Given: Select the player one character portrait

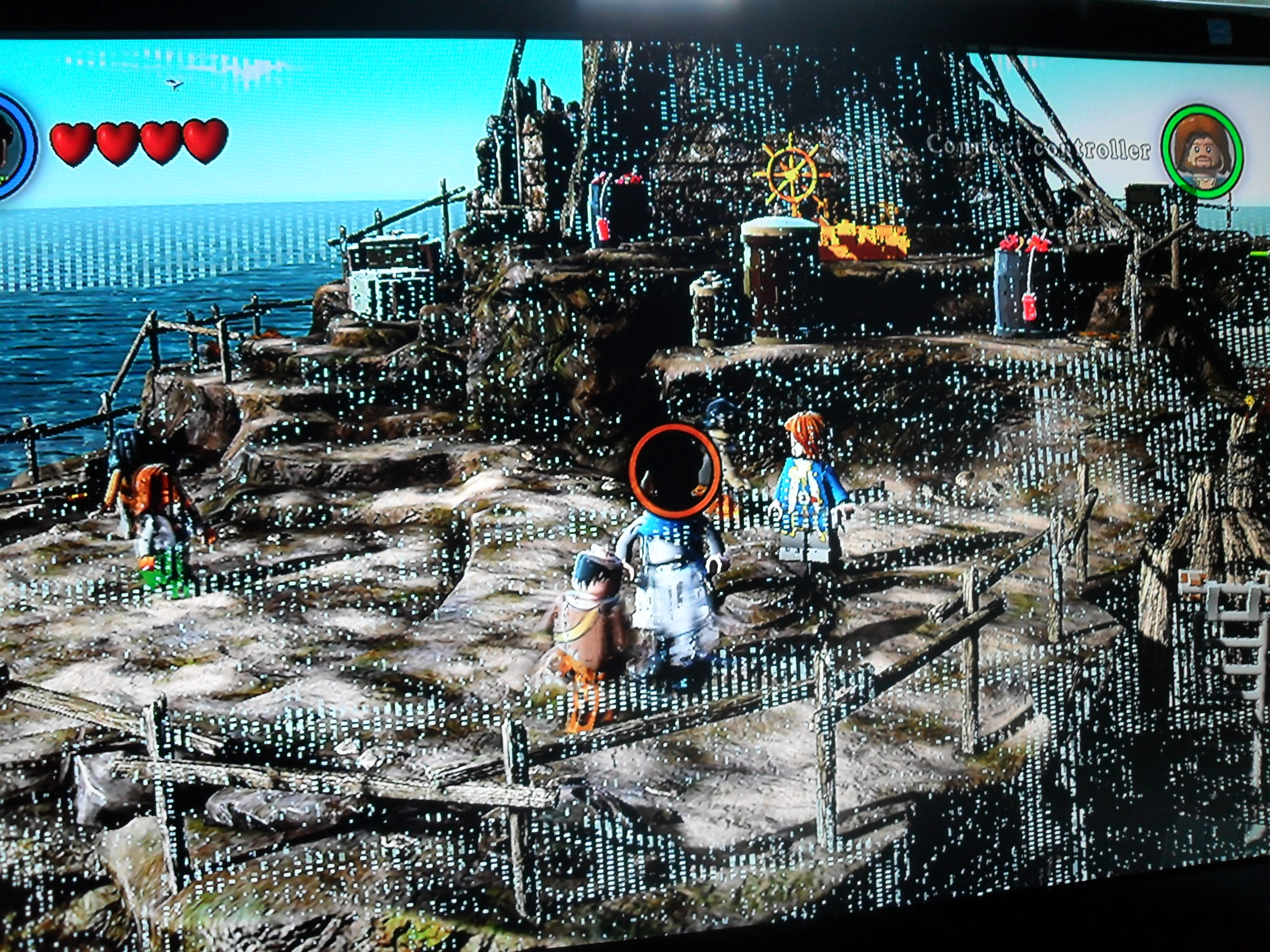Looking at the screenshot, I should click(x=13, y=146).
